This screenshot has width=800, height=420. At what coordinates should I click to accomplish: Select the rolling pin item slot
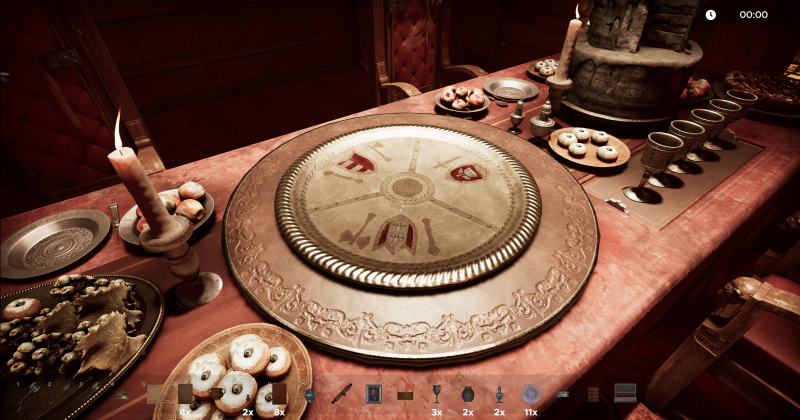[x=342, y=393]
